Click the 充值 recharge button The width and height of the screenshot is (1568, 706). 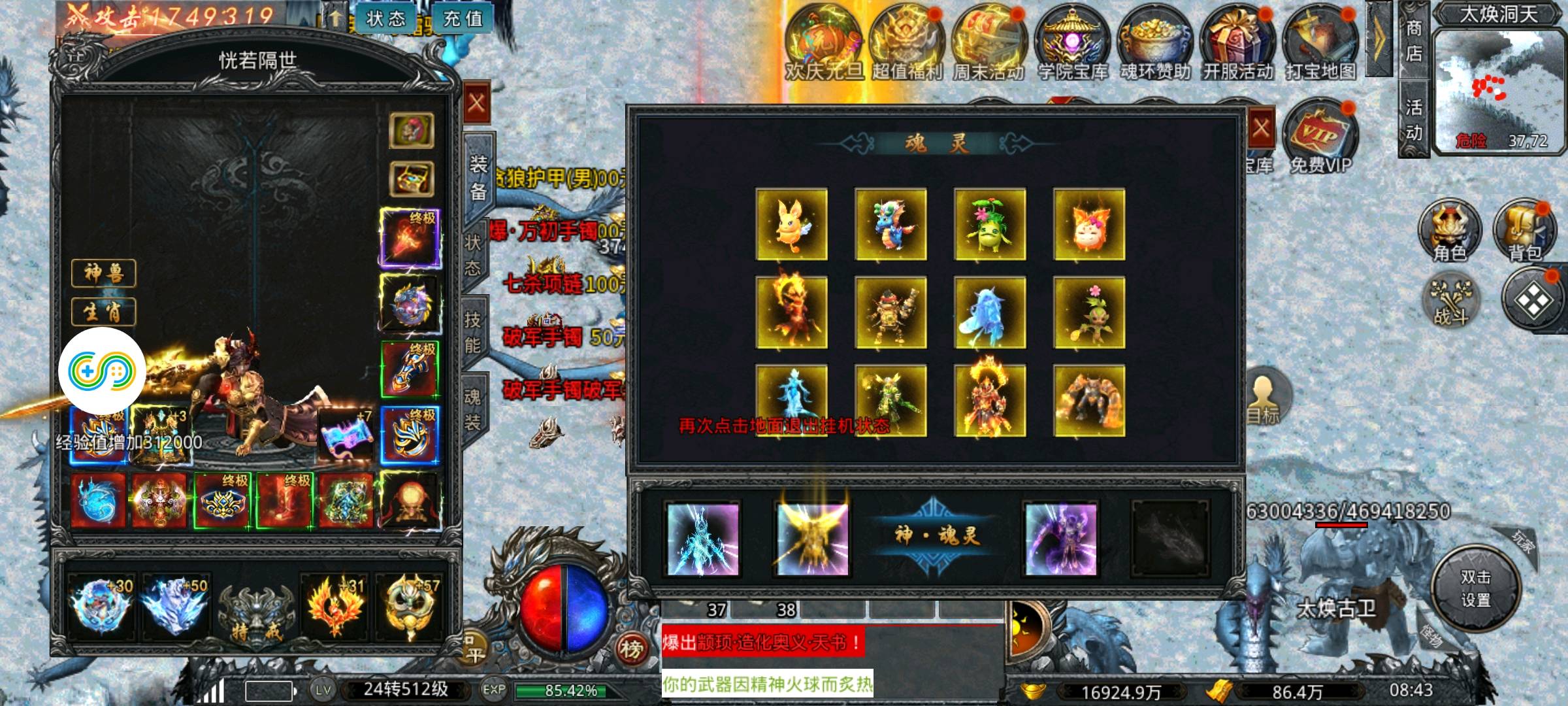463,19
